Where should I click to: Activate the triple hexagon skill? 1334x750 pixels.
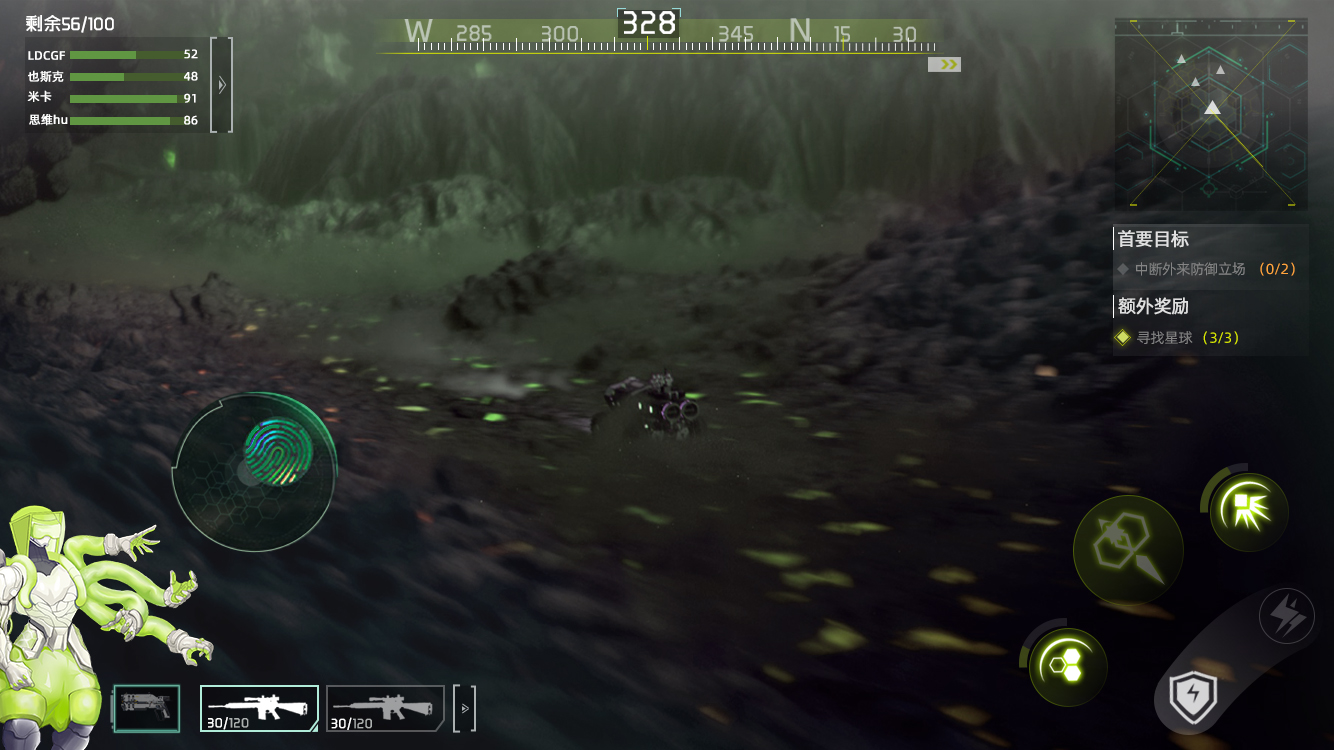click(1068, 667)
